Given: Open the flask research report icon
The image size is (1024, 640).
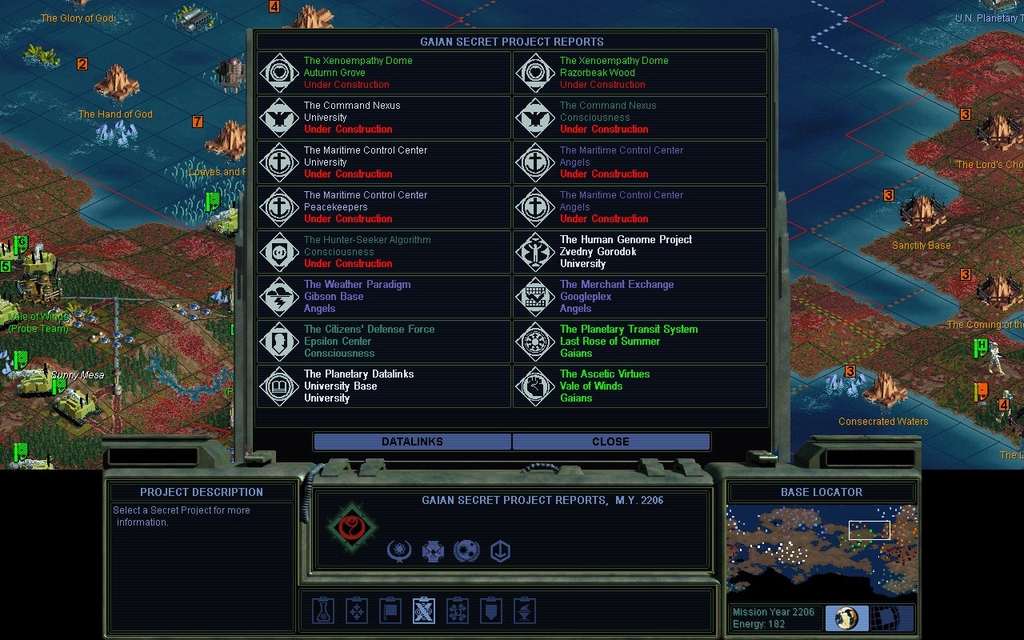Looking at the screenshot, I should 322,610.
